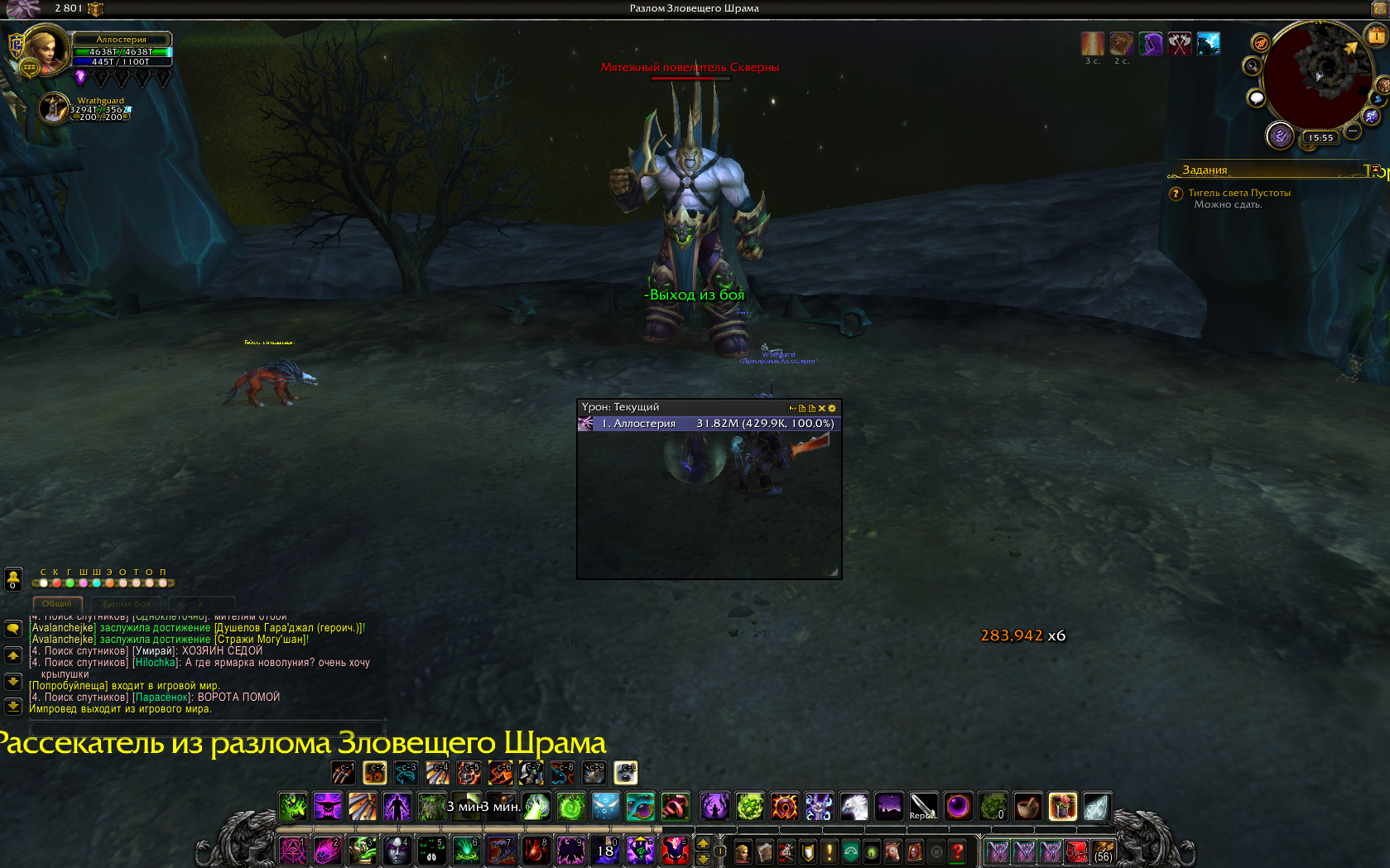
Task: Click the white speech bubble minimap button
Action: click(x=1257, y=98)
